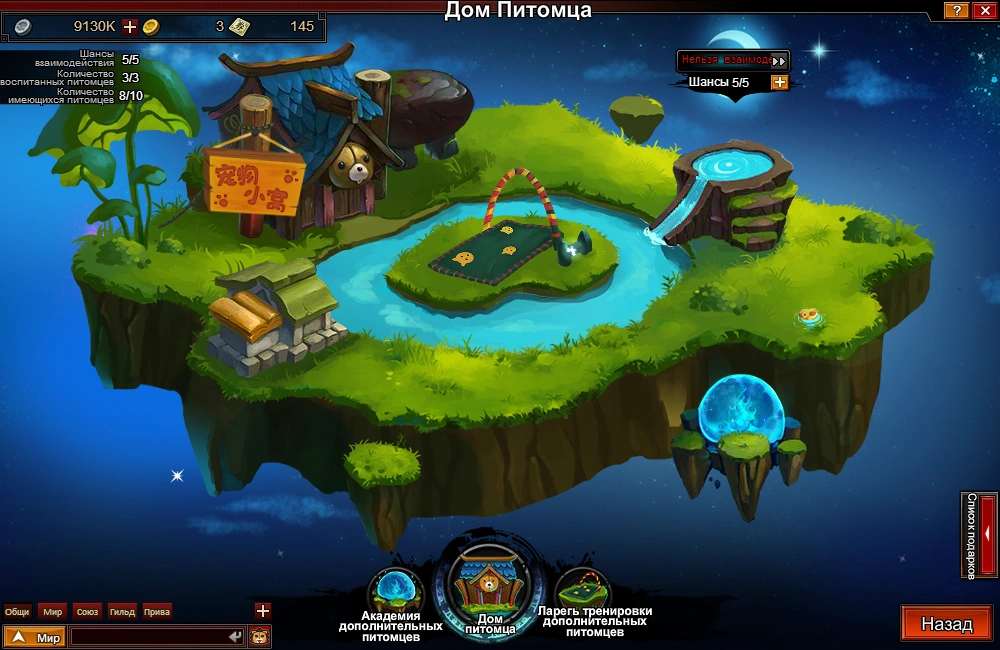Add silver with the red plus button
This screenshot has width=1000, height=650.
[x=129, y=27]
